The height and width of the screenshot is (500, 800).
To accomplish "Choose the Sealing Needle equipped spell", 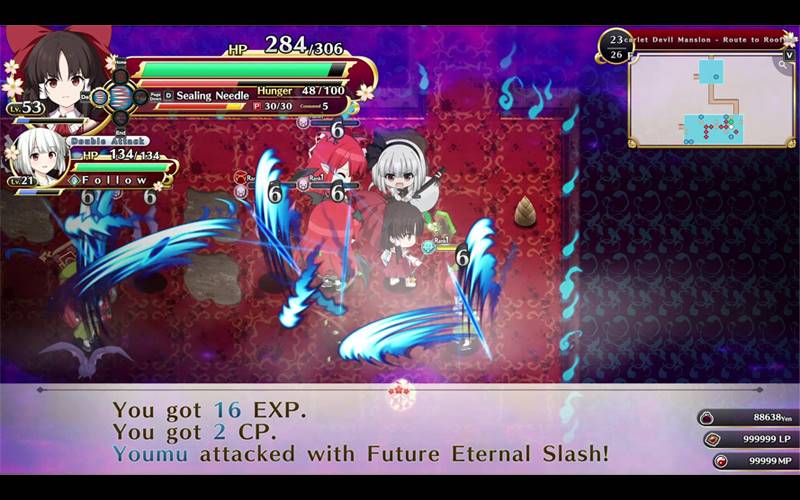I will point(214,93).
